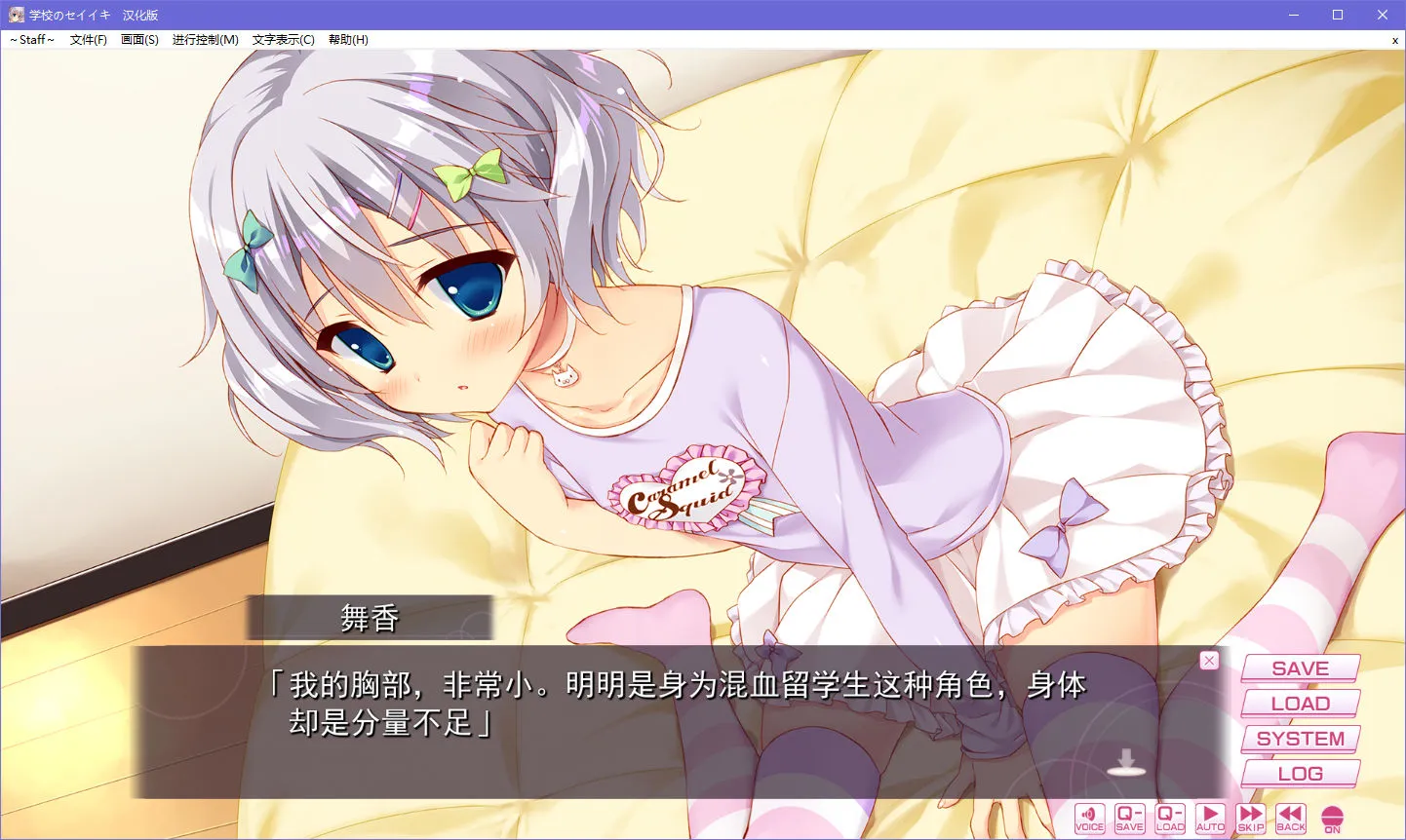The image size is (1406, 840).
Task: Open the SAVE menu
Action: tap(1300, 668)
